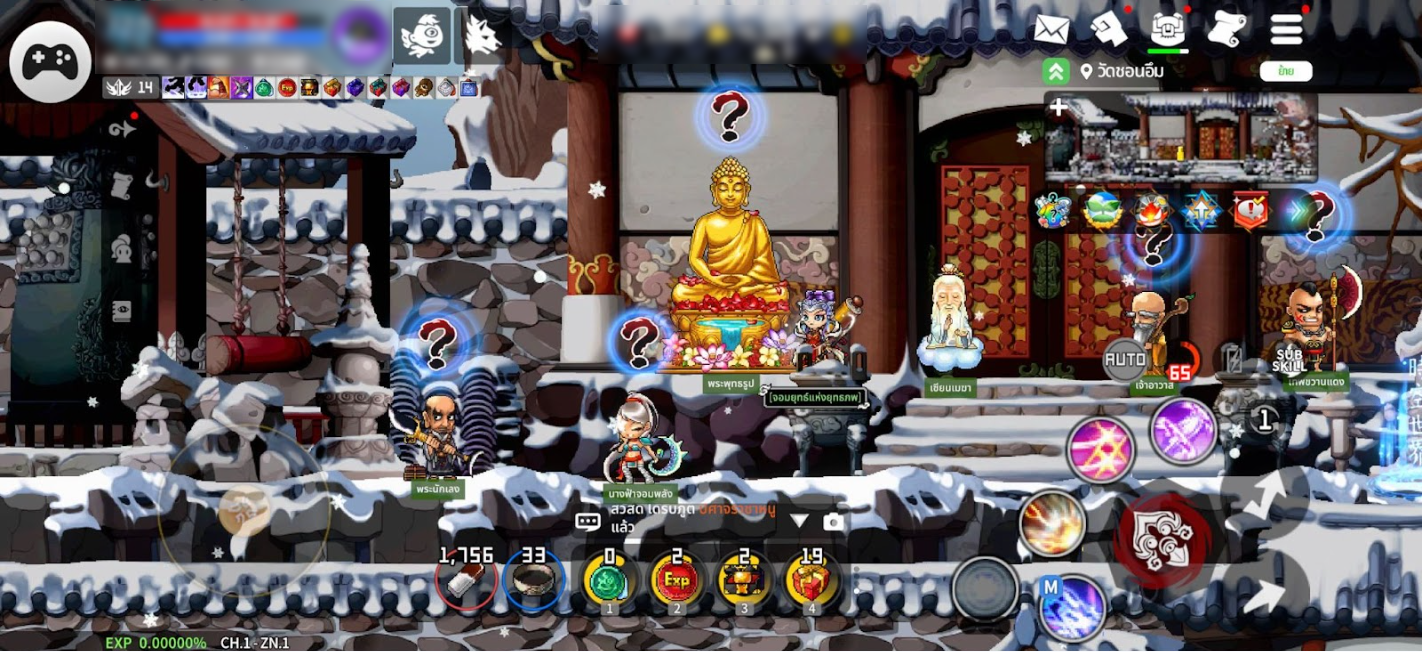Expand the minimap with the plus button

[1059, 108]
